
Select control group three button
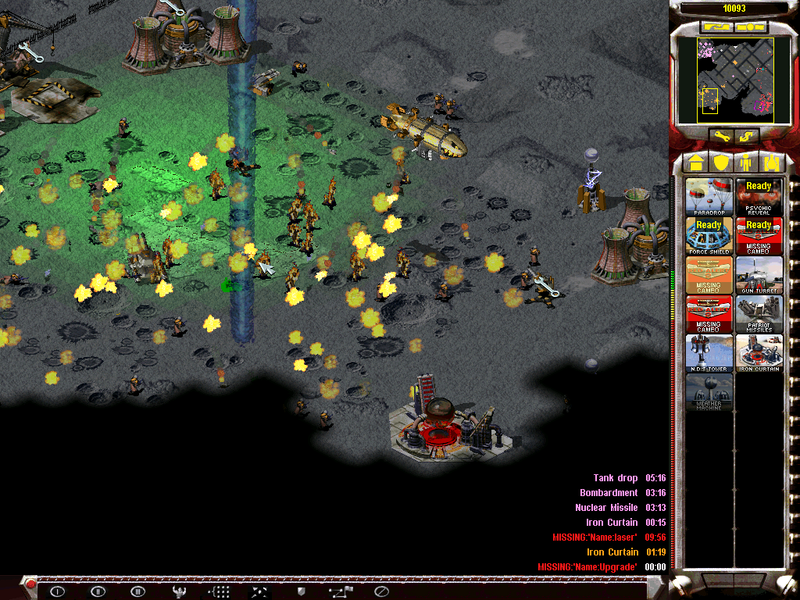coord(137,591)
